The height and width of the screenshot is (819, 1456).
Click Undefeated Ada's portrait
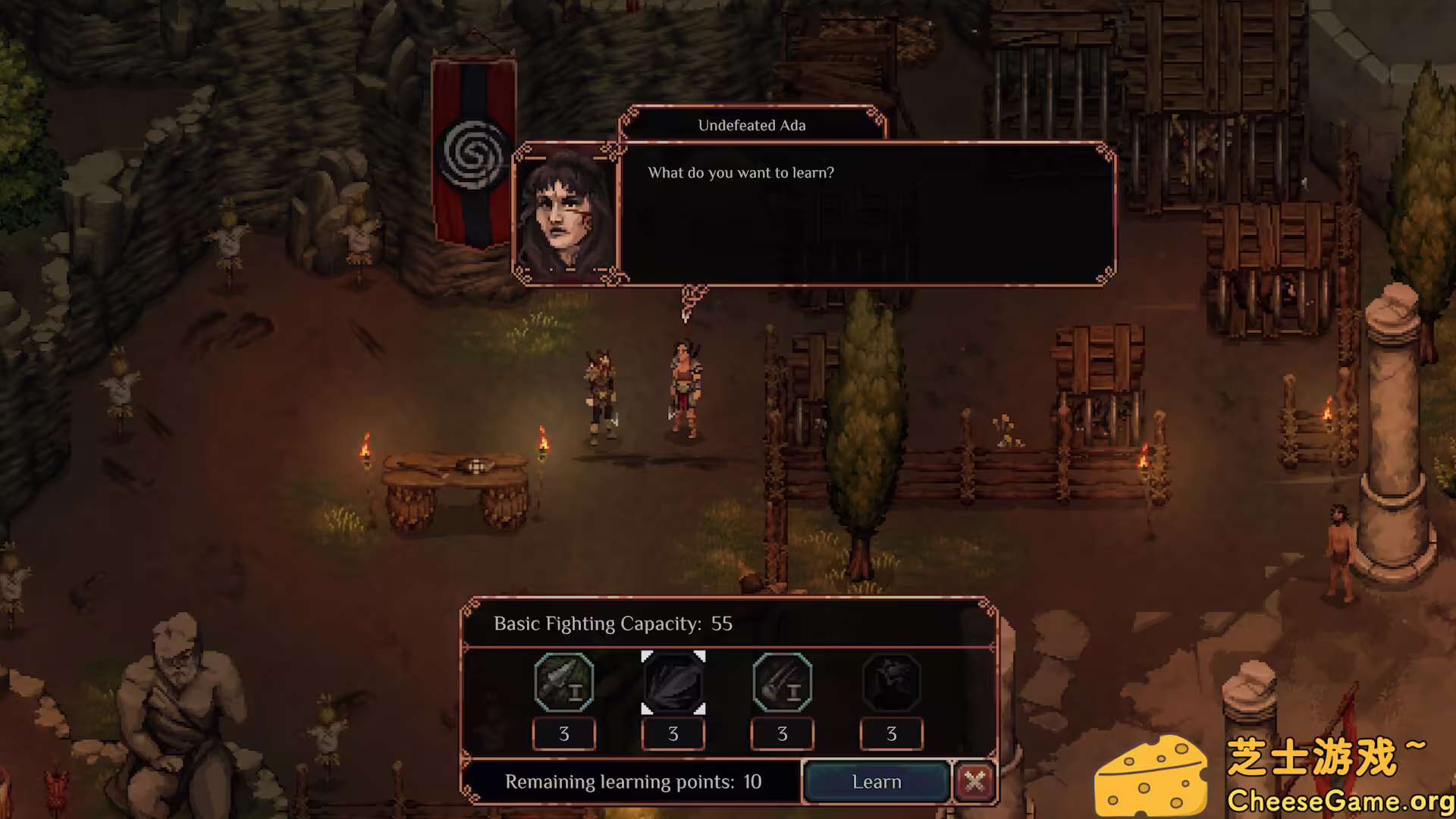pos(566,213)
